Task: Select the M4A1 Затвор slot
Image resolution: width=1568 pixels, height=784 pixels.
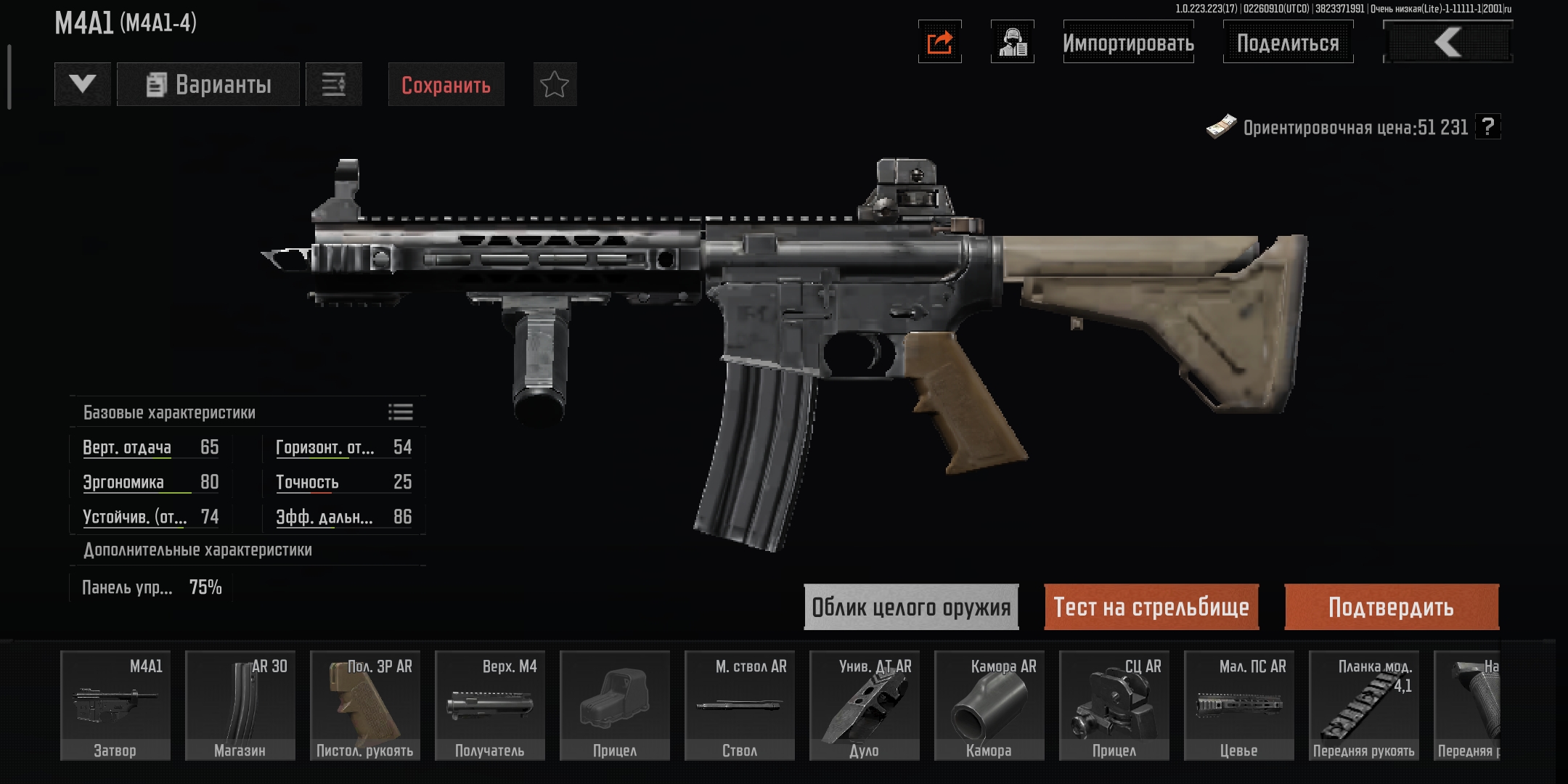Action: tap(115, 706)
